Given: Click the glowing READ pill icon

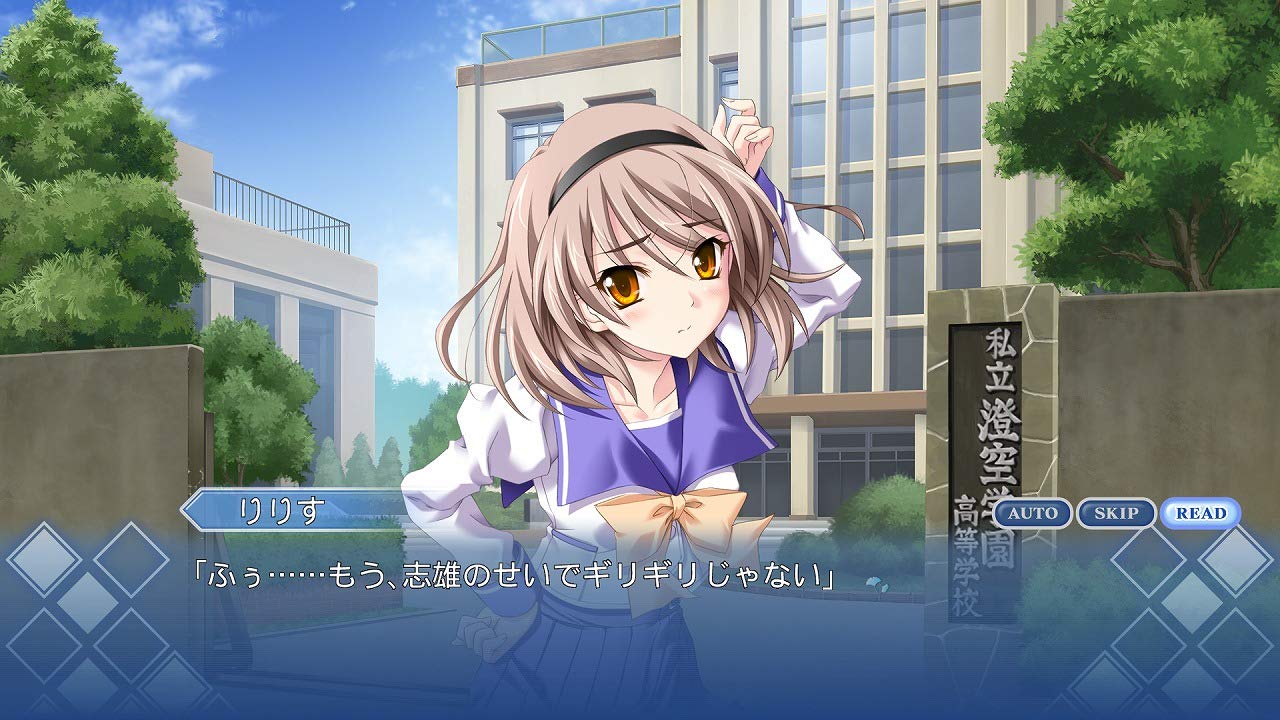Looking at the screenshot, I should click(1199, 513).
